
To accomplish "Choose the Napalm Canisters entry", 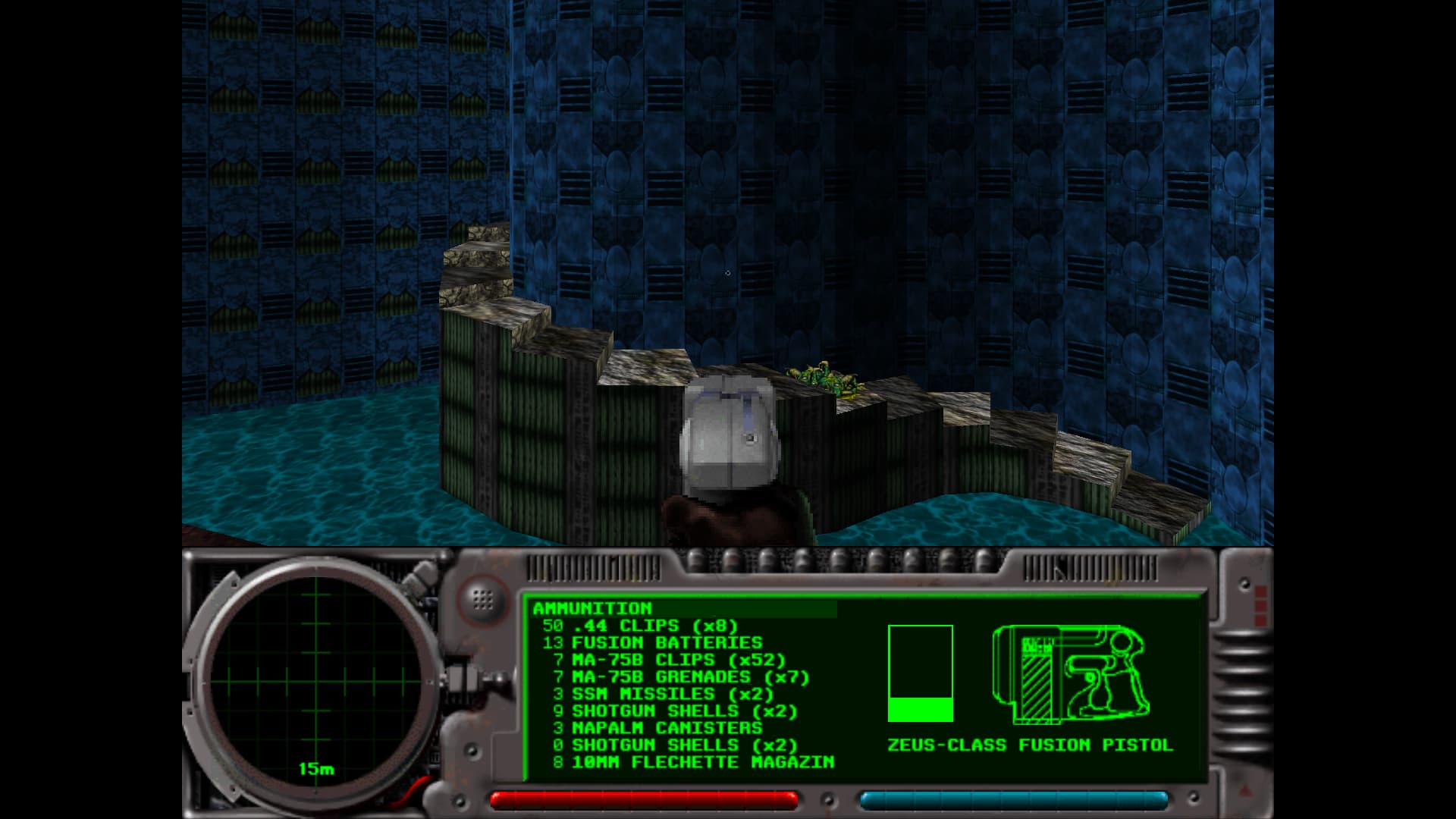I will point(658,728).
